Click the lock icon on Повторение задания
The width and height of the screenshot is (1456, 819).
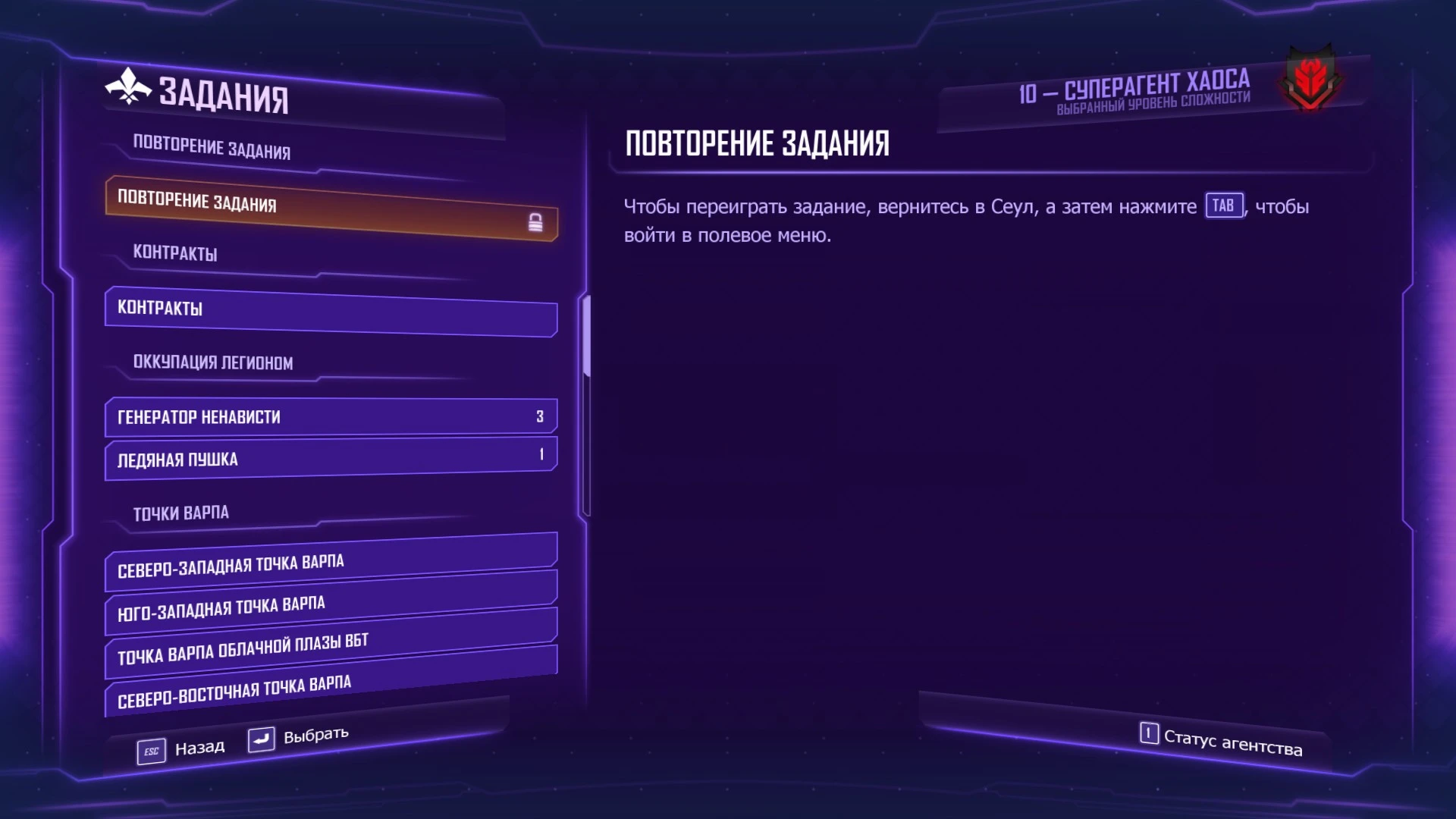[538, 224]
